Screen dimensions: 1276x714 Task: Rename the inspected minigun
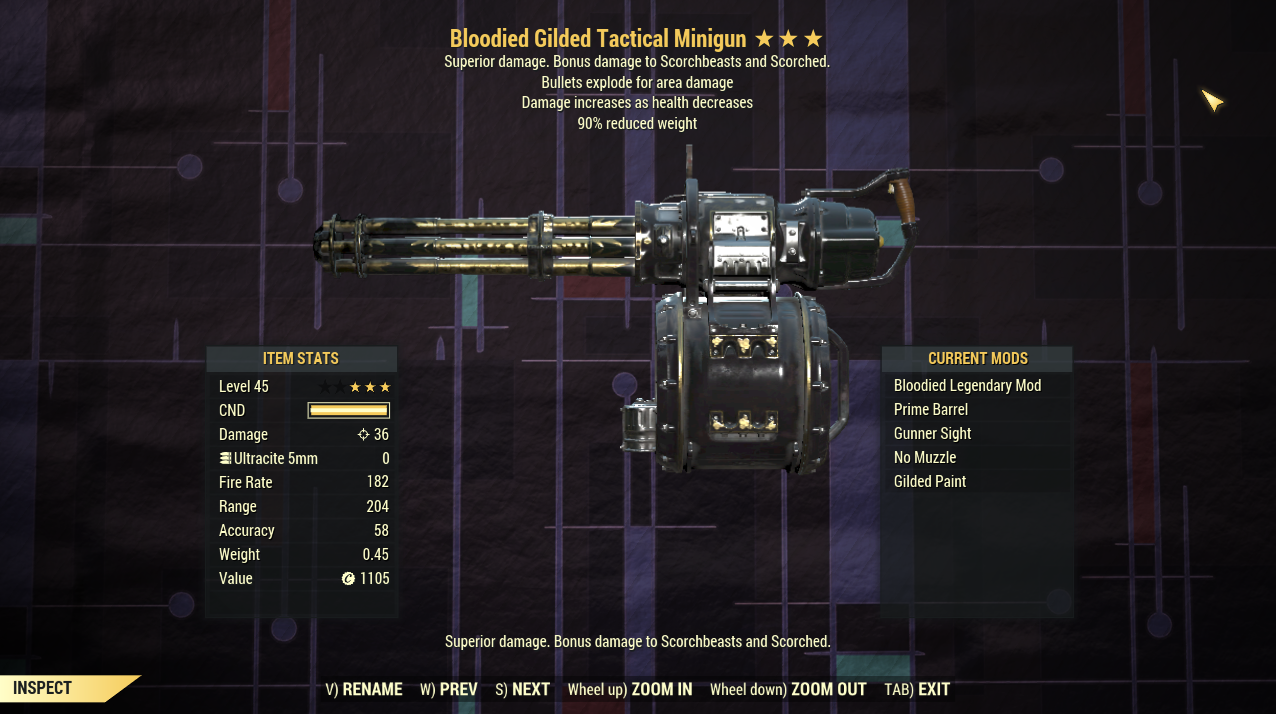(x=364, y=689)
